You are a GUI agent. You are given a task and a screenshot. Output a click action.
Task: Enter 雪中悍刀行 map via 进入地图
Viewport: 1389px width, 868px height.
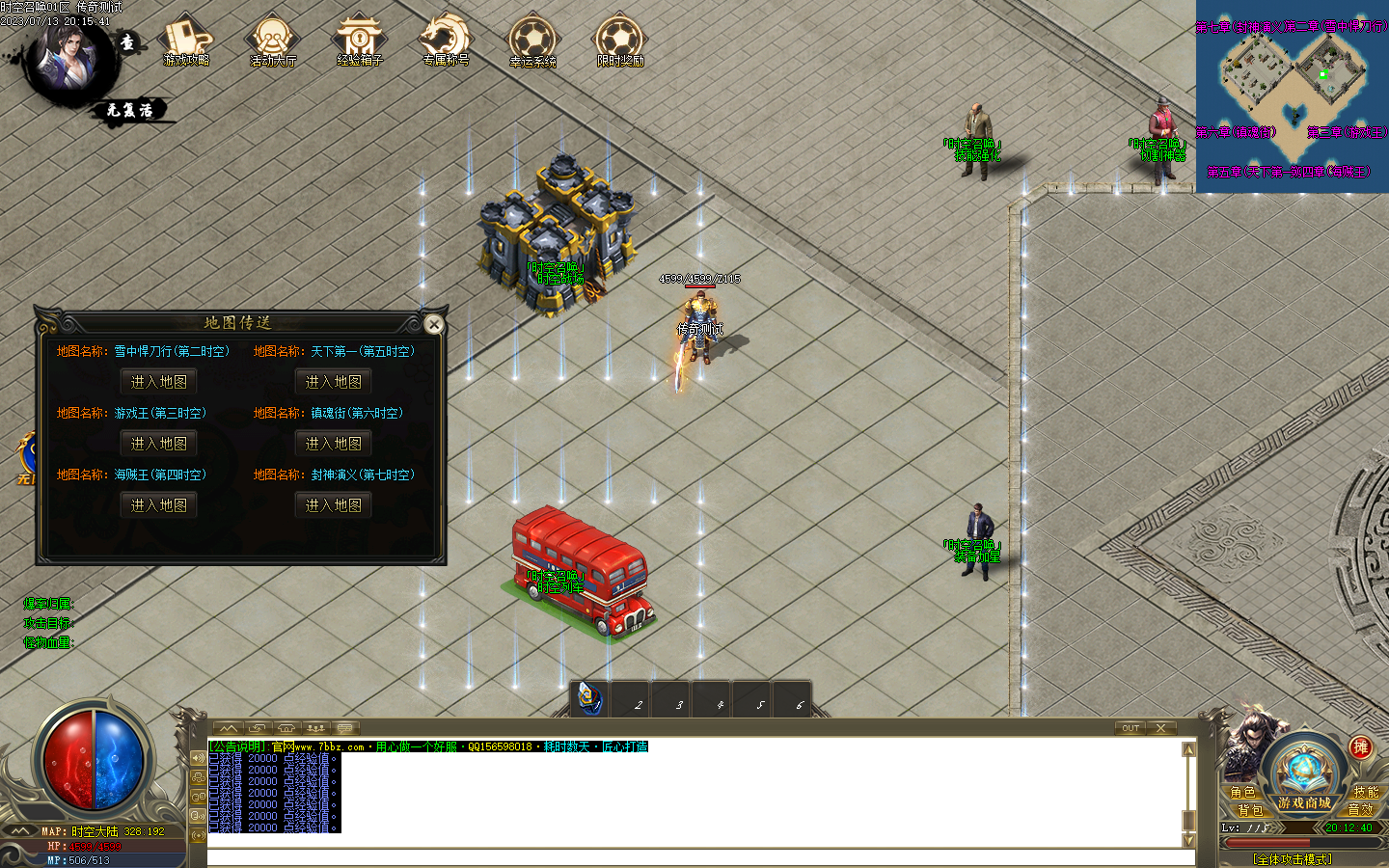(x=158, y=381)
